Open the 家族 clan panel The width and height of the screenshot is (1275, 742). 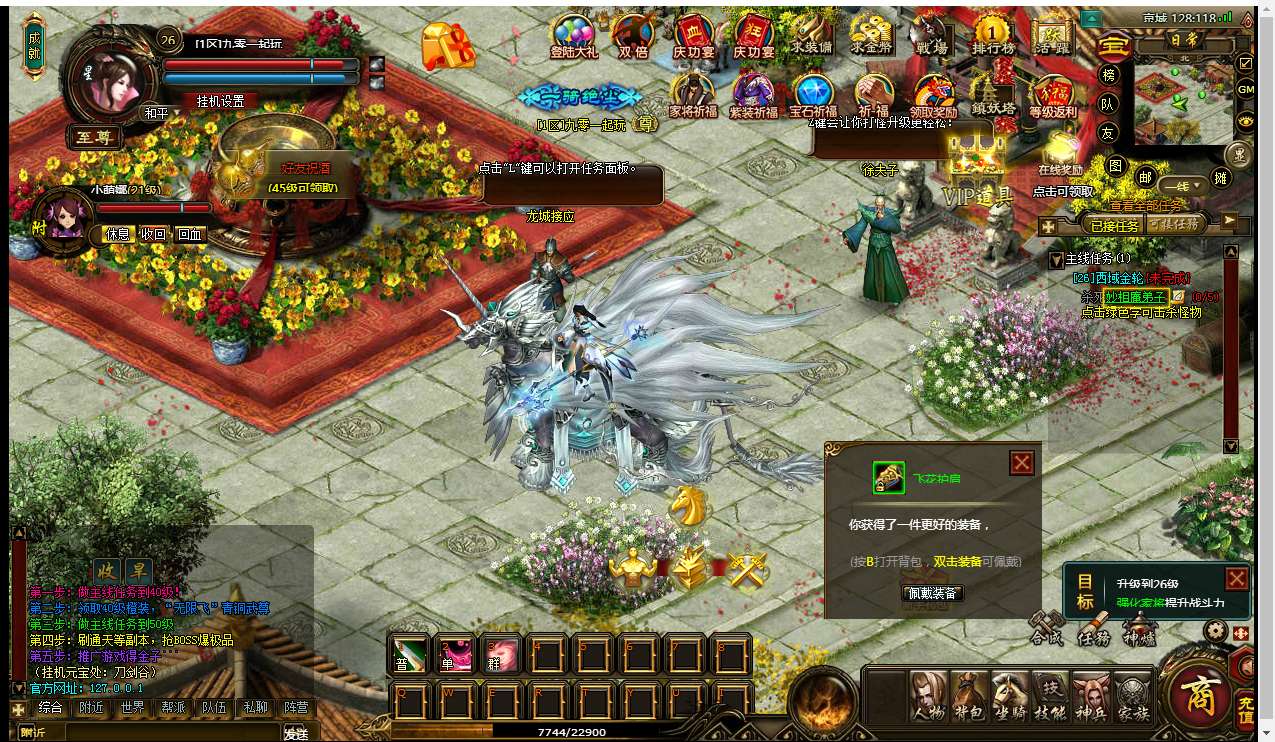[x=1133, y=695]
